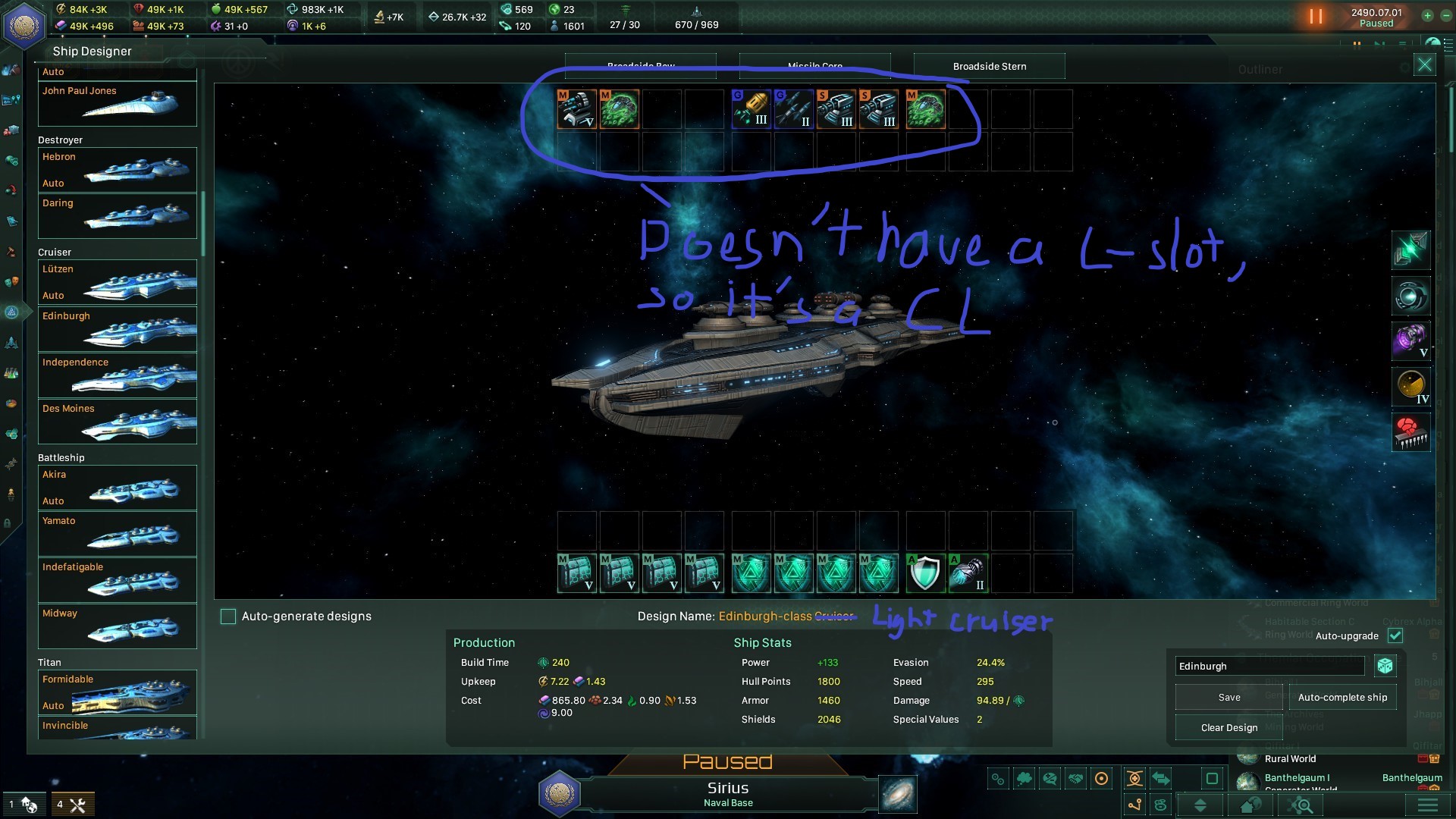Click the green cloud lightning weapon slot
The width and height of the screenshot is (1456, 819).
tap(619, 109)
